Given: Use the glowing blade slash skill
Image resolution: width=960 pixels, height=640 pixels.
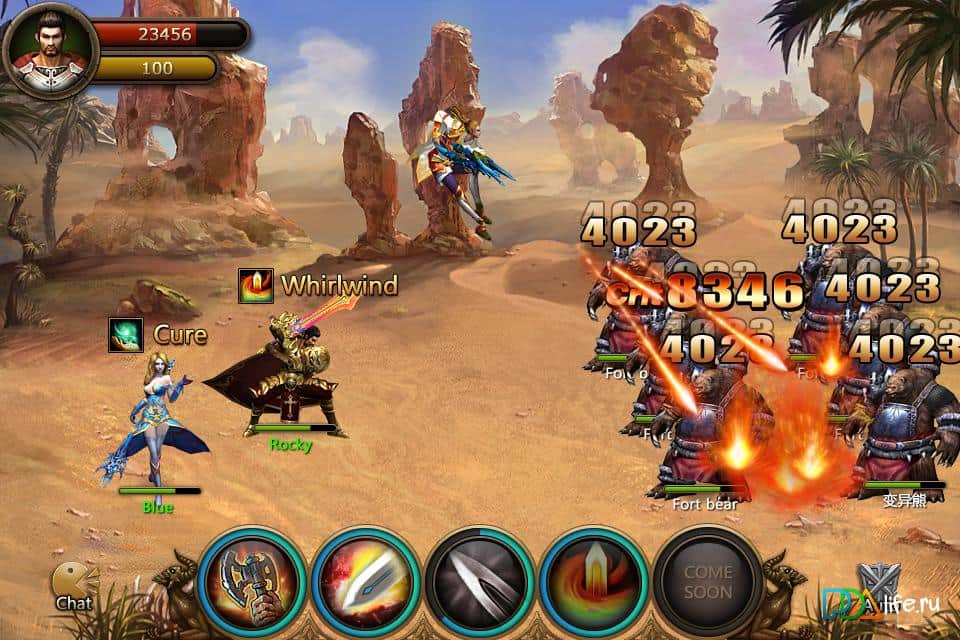Looking at the screenshot, I should click(366, 582).
